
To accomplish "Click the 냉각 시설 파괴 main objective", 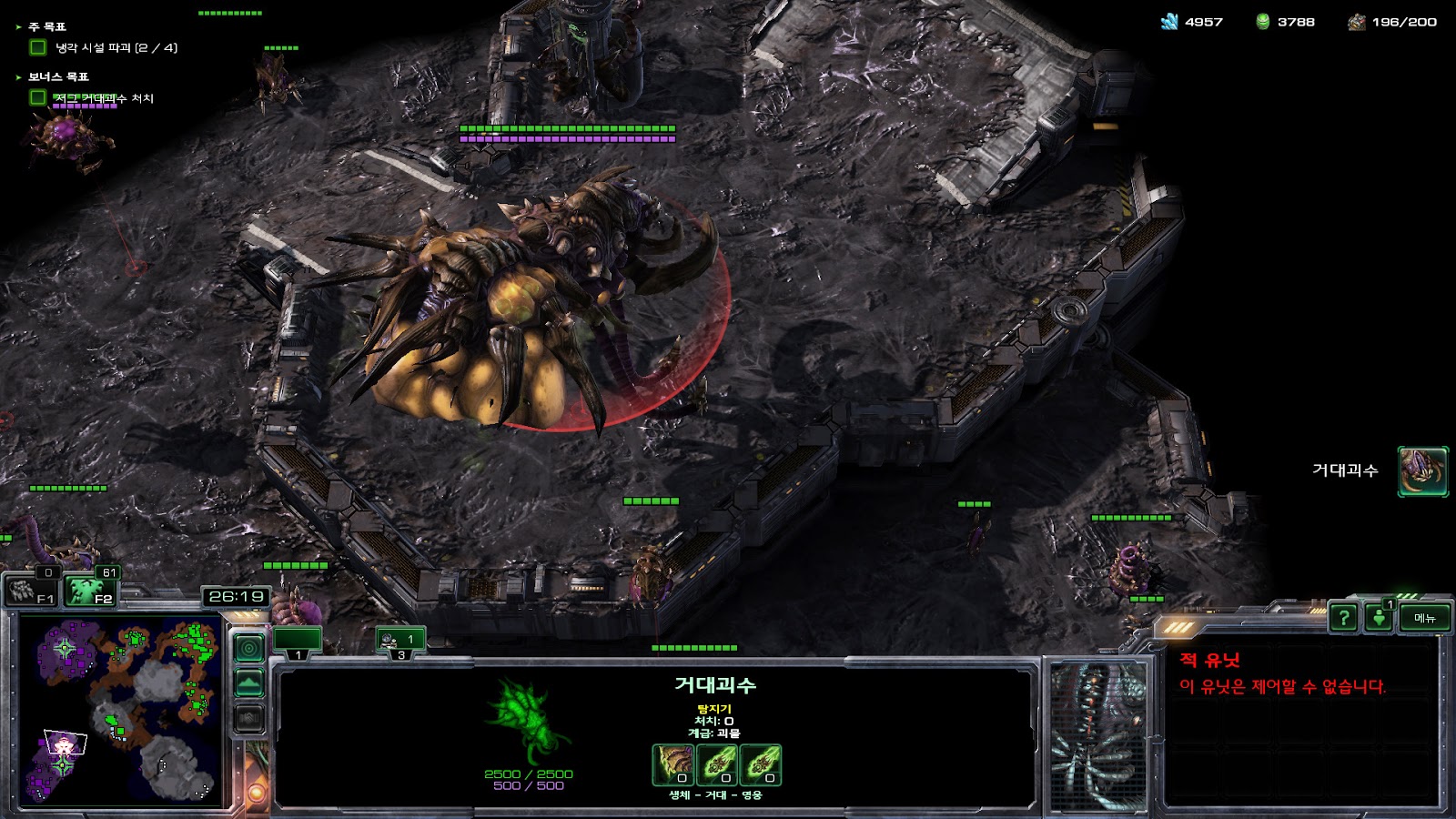I will (x=116, y=47).
